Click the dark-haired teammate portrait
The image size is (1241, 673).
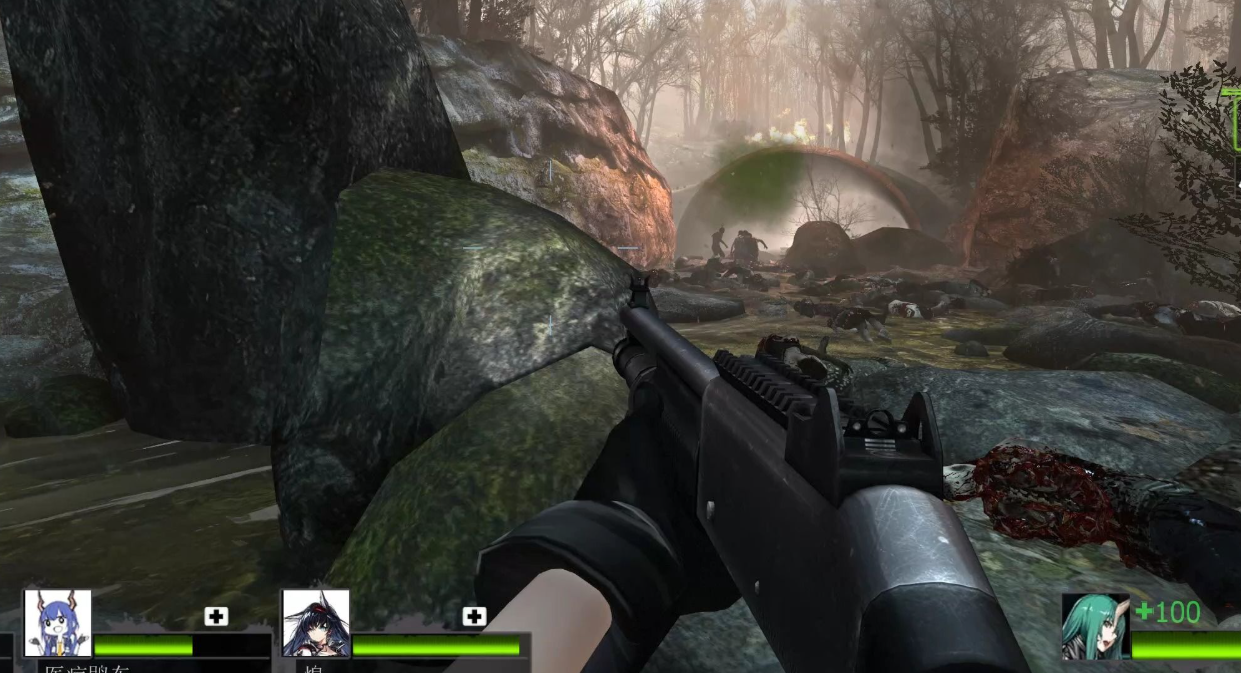(x=316, y=623)
